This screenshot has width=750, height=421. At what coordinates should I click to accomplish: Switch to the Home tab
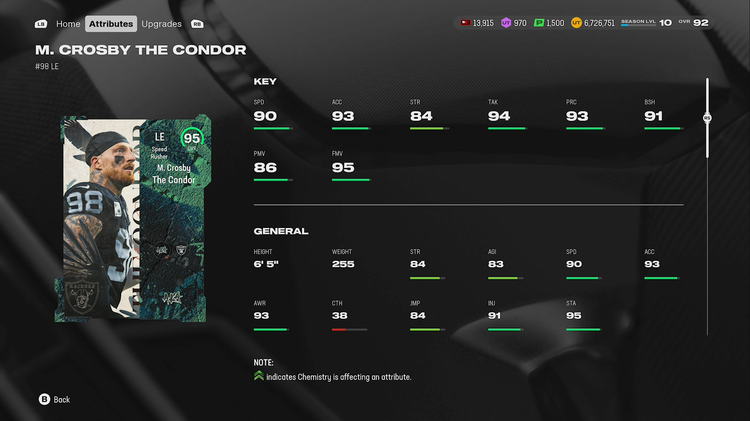click(68, 23)
